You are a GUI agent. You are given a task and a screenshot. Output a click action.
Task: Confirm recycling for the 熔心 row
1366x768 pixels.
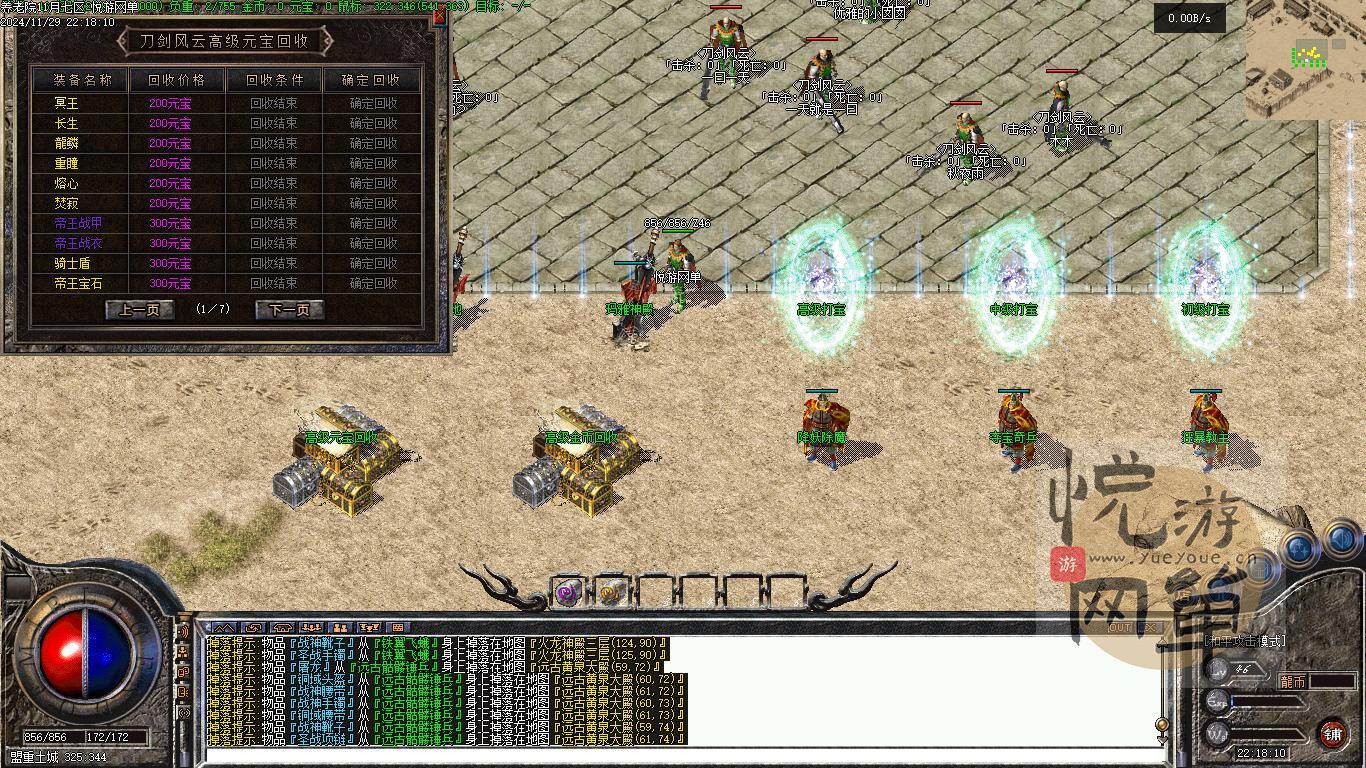pos(373,183)
